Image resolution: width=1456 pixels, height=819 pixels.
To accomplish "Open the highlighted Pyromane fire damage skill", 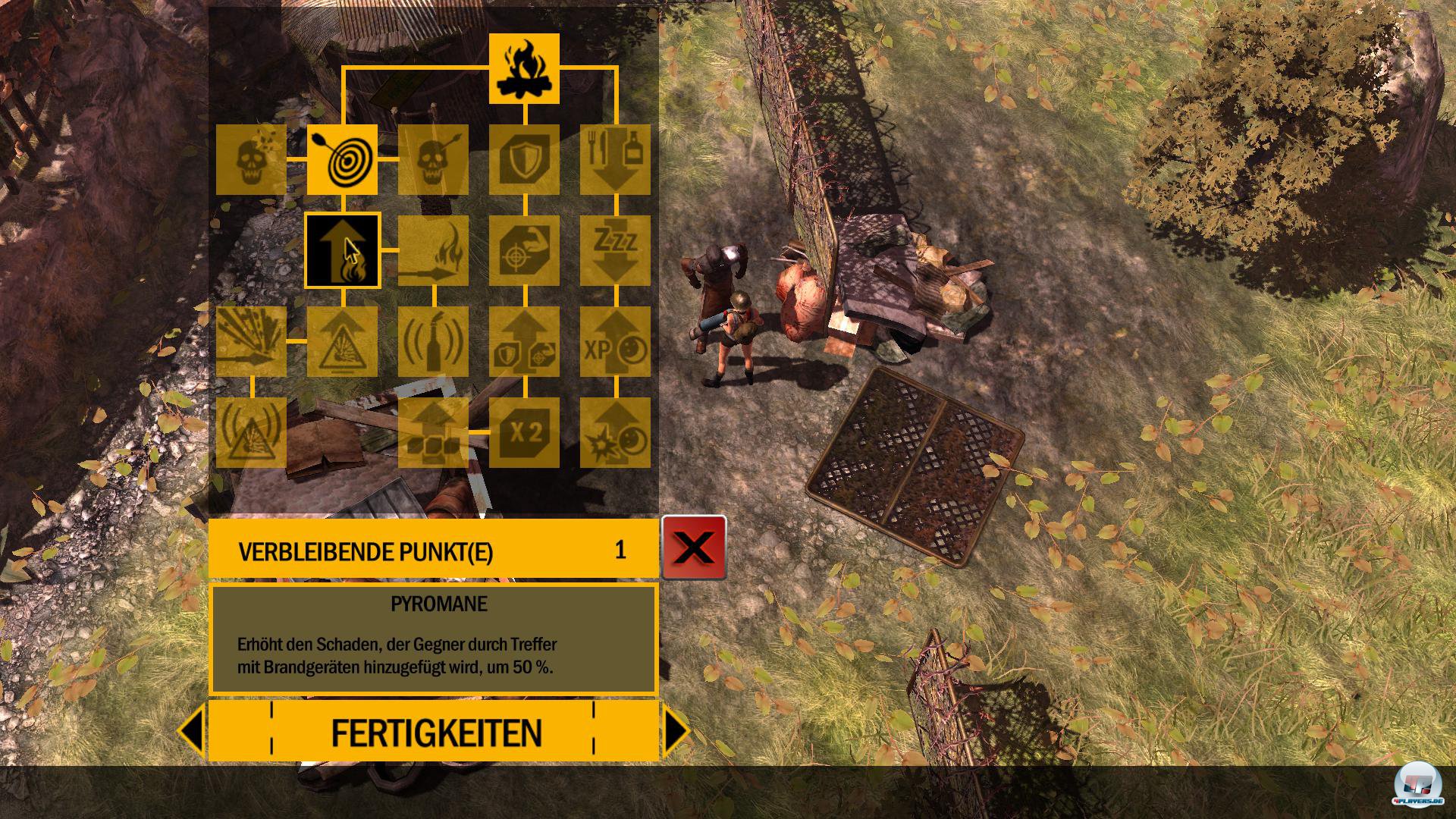I will (343, 250).
